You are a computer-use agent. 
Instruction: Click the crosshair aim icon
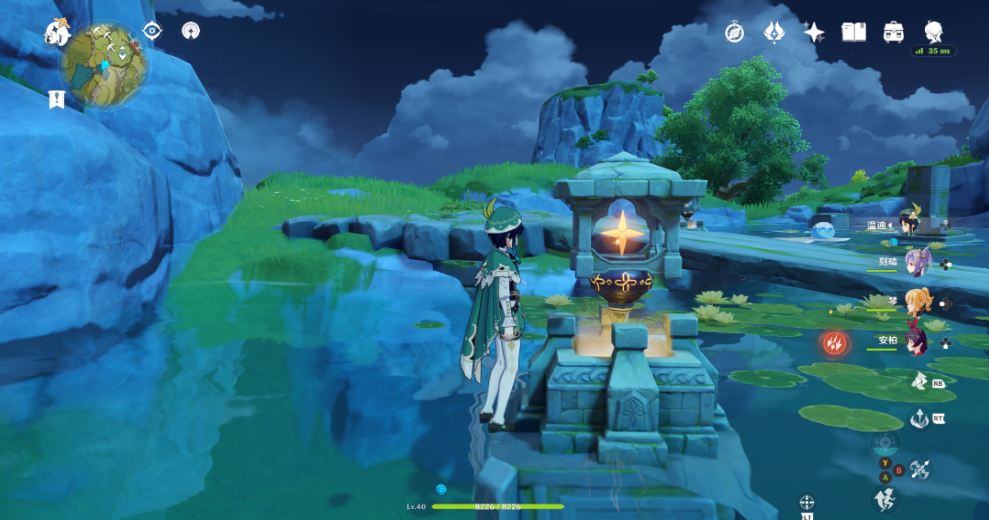click(807, 502)
